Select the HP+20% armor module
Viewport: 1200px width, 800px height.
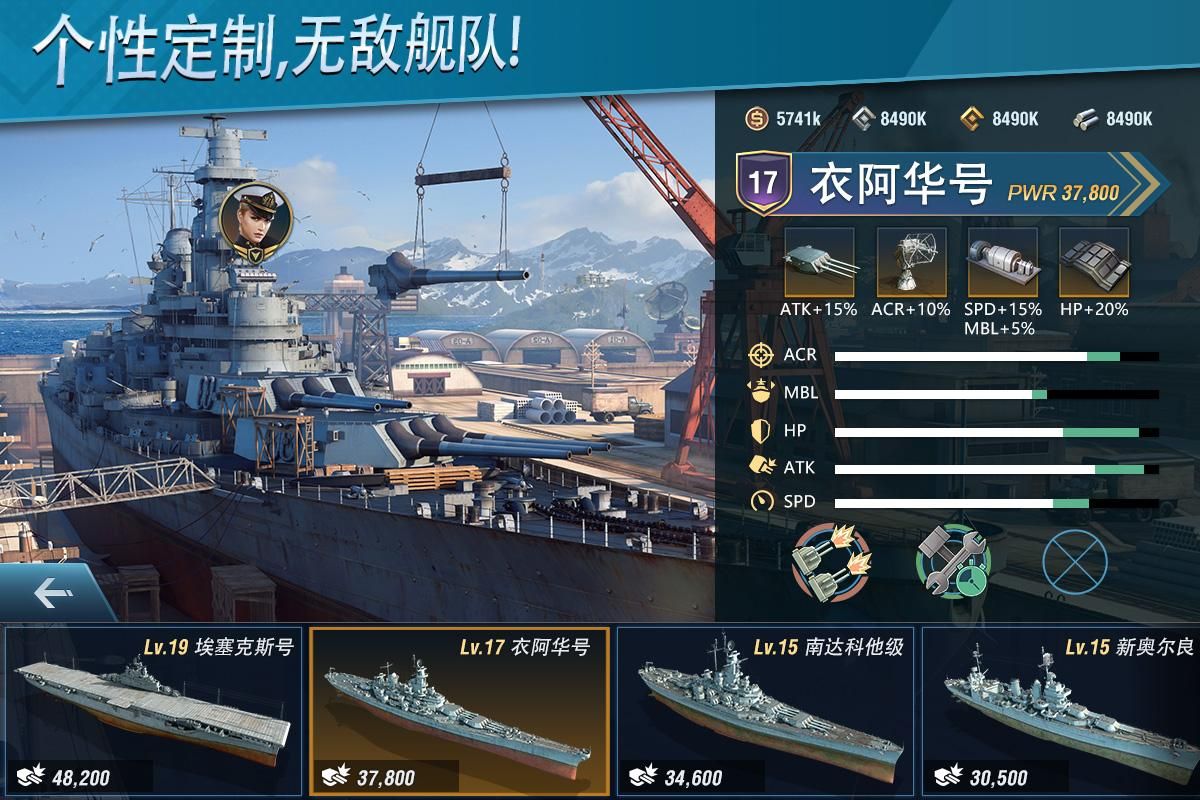[1094, 262]
